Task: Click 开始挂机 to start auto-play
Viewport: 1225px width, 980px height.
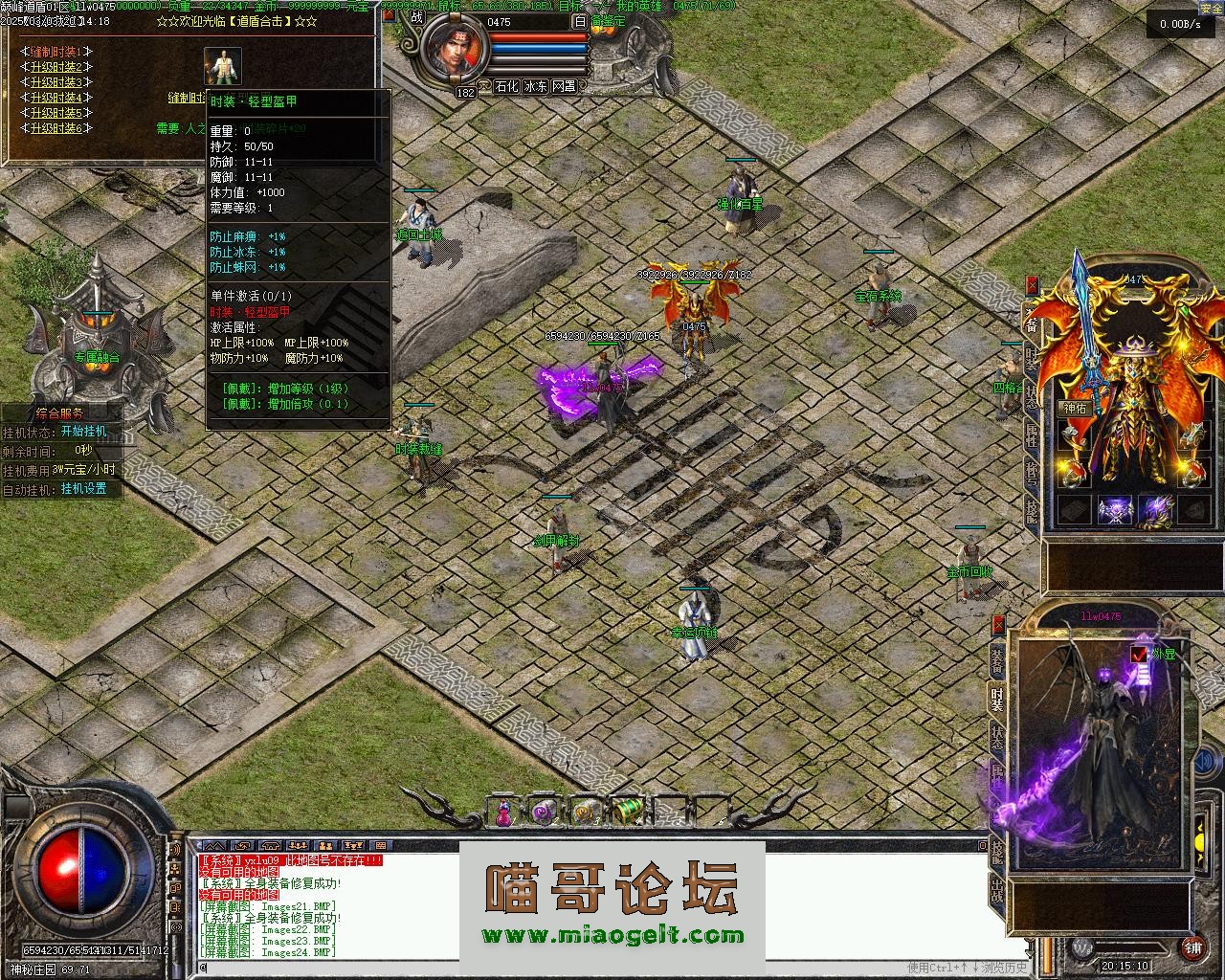Action: pyautogui.click(x=84, y=431)
